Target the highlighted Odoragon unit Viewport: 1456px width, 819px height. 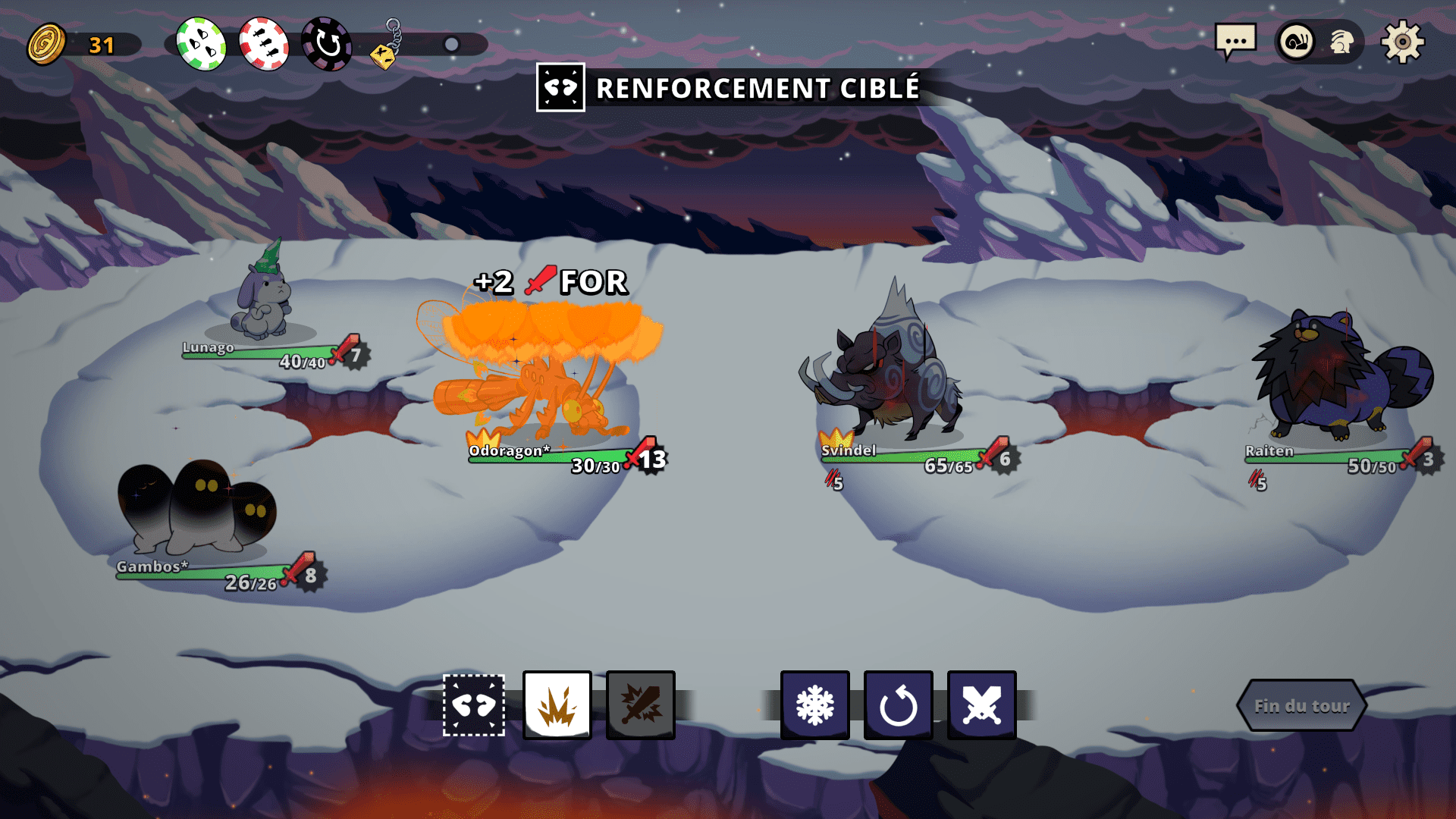[538, 379]
